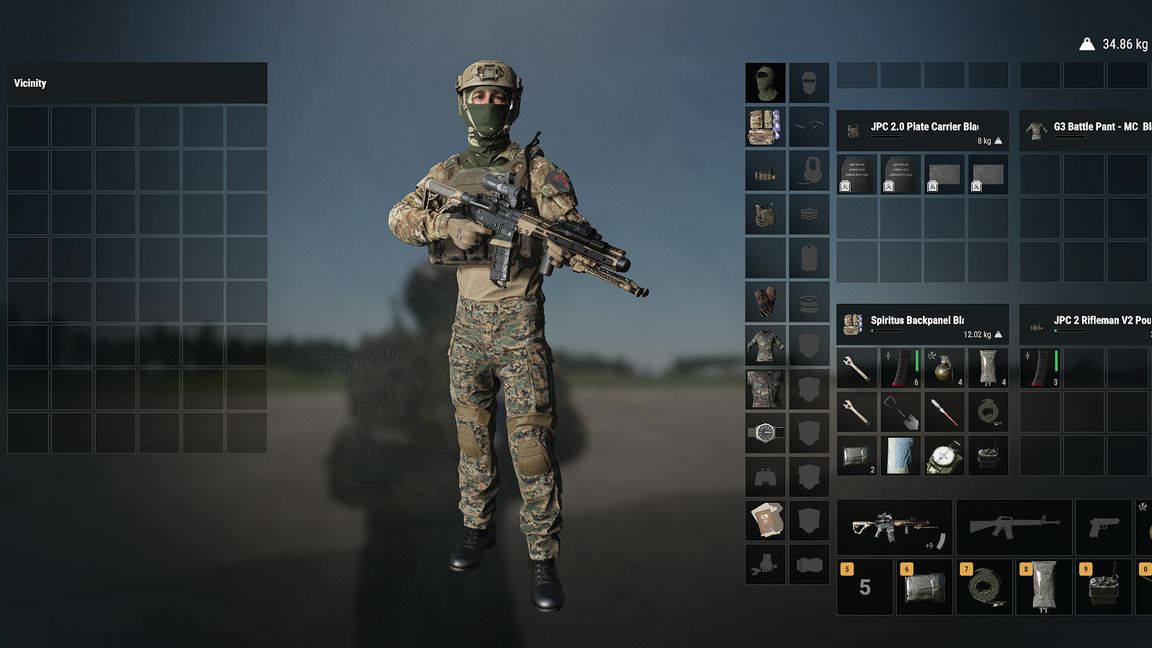Select the magazine in the Rifleman pouch
This screenshot has height=648, width=1152.
tap(1040, 368)
